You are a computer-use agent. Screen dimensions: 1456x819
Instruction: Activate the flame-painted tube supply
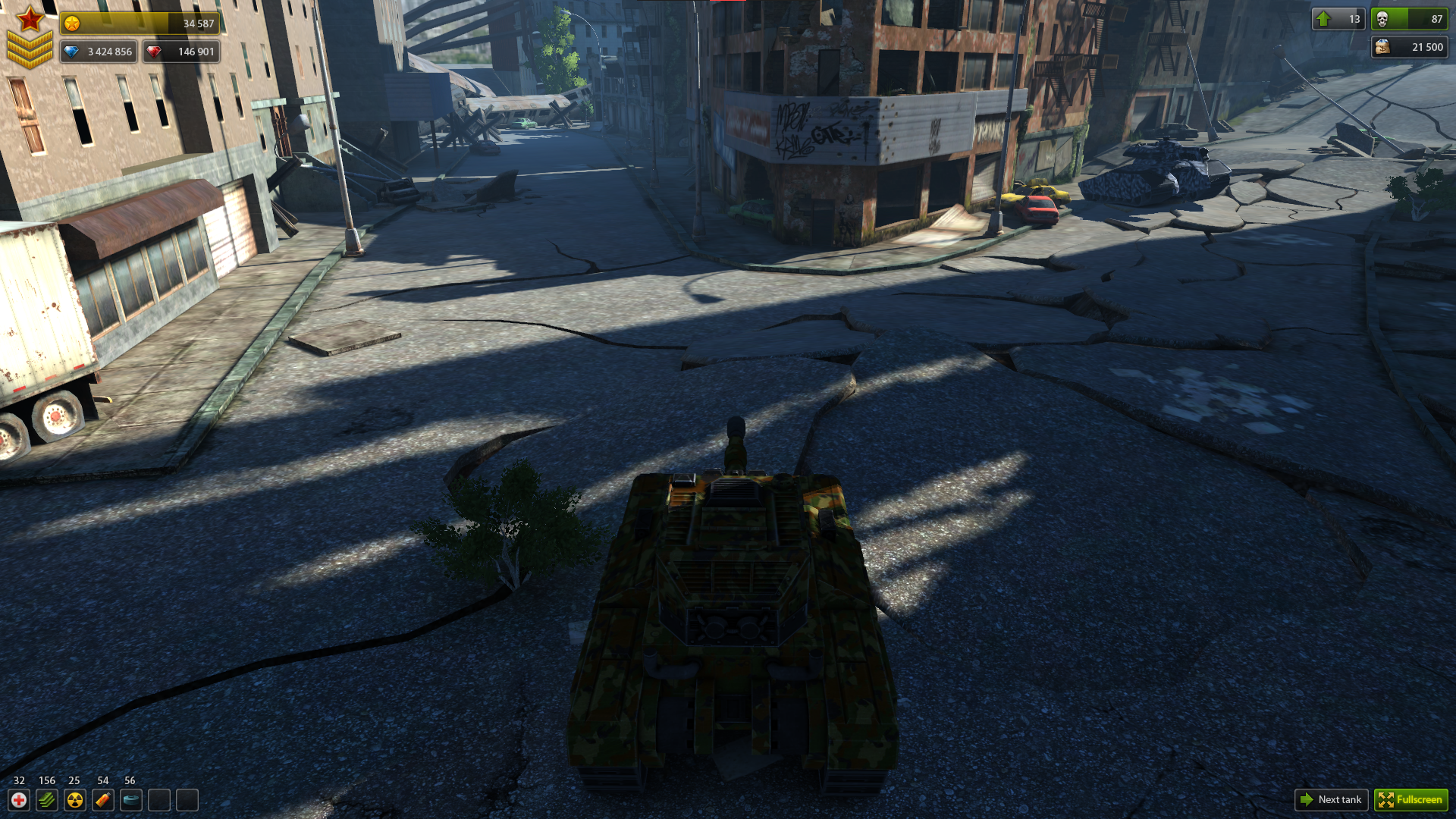pos(103,800)
